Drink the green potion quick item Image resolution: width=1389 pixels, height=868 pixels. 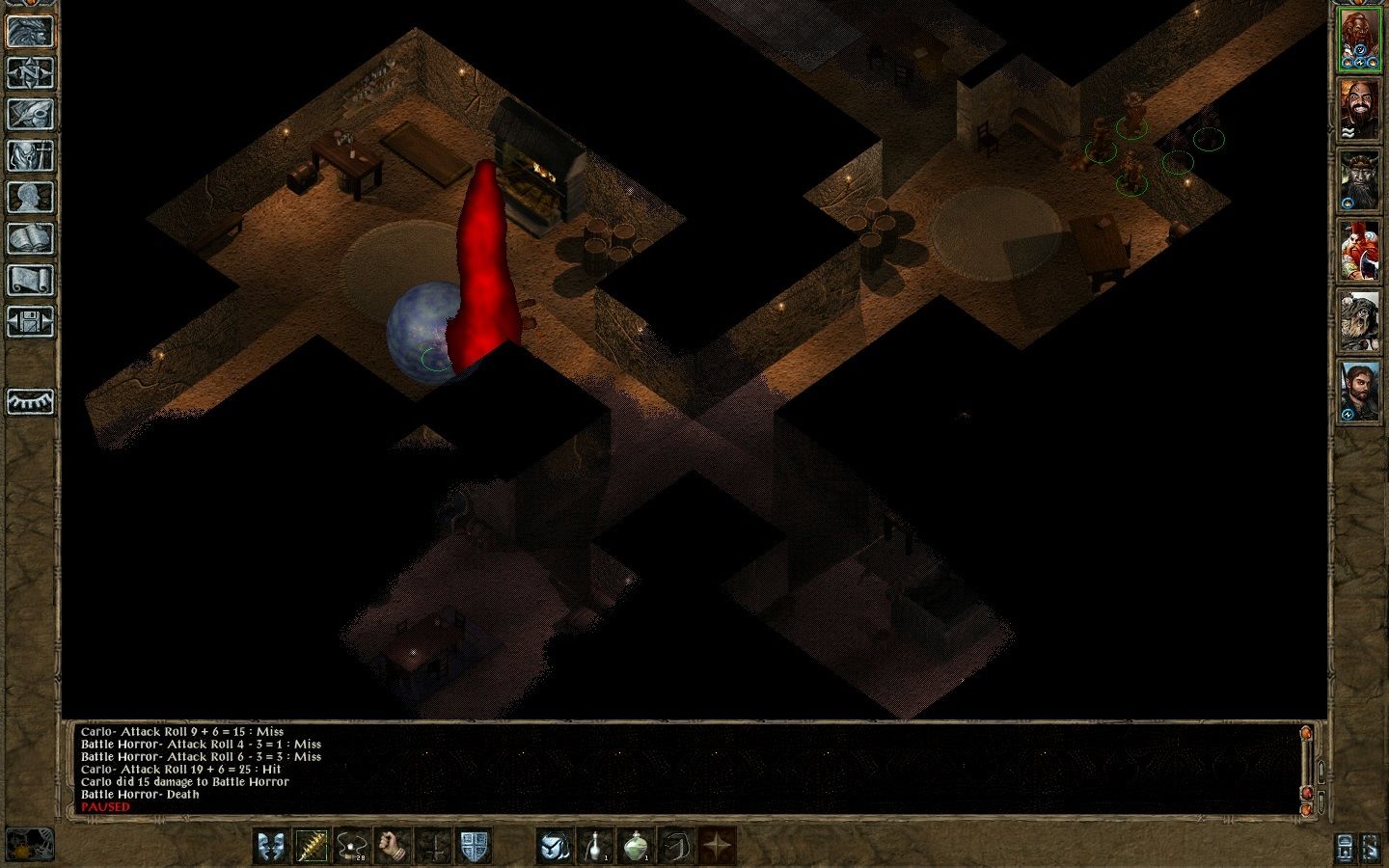pyautogui.click(x=635, y=846)
